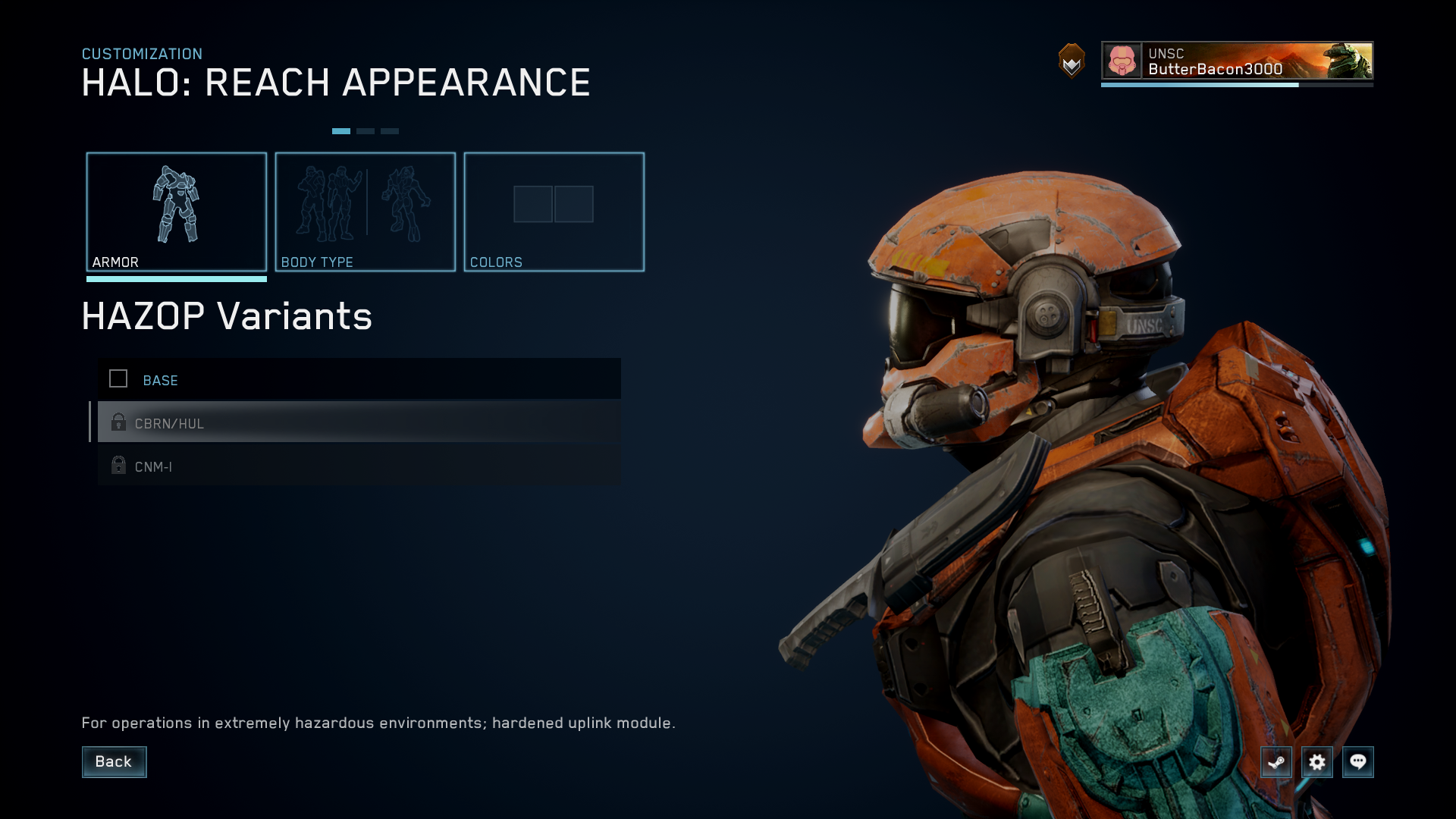Check the BASE variant checkbox
The height and width of the screenshot is (819, 1456).
pos(118,378)
